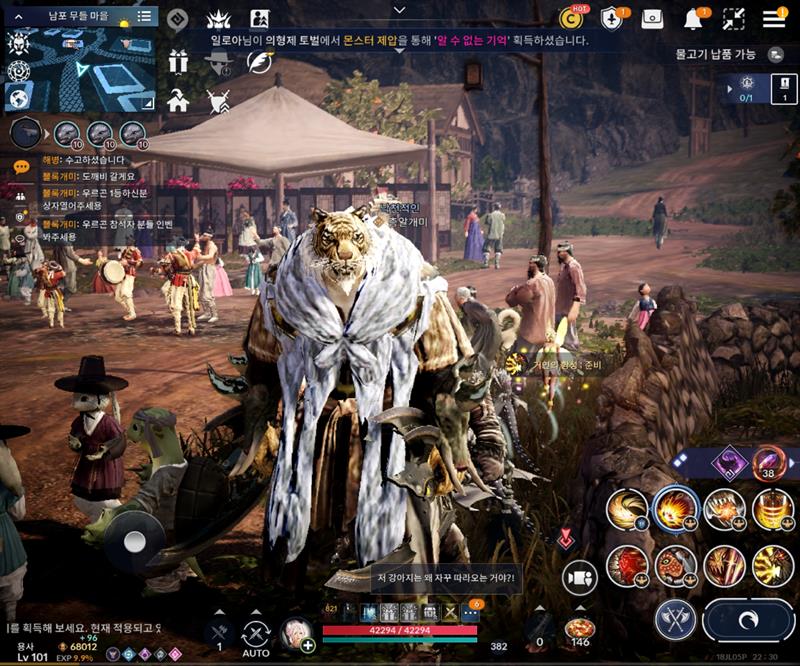Open the hamburger main menu
The image size is (800, 666).
774,18
